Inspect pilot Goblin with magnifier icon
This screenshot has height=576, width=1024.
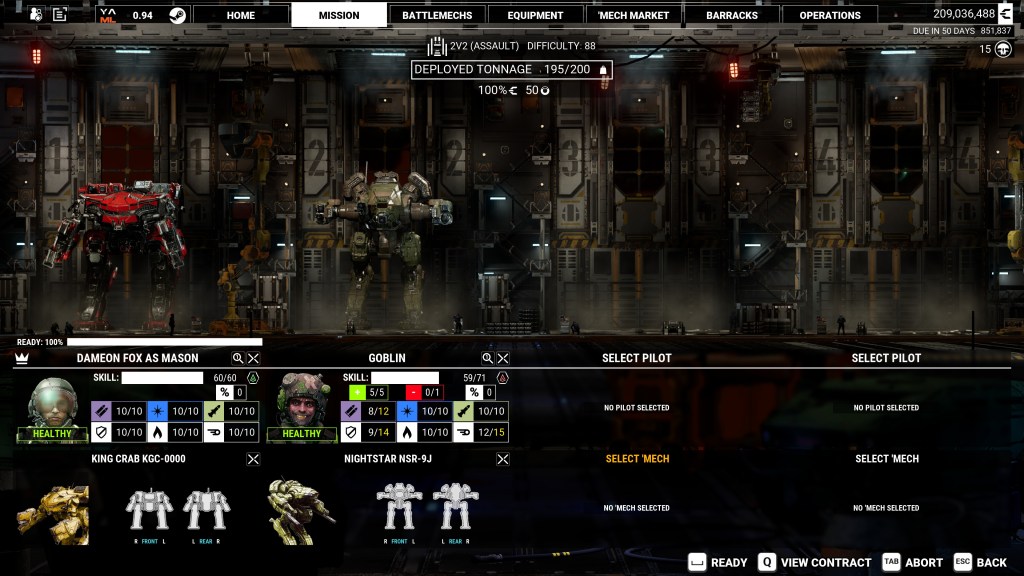tap(487, 358)
